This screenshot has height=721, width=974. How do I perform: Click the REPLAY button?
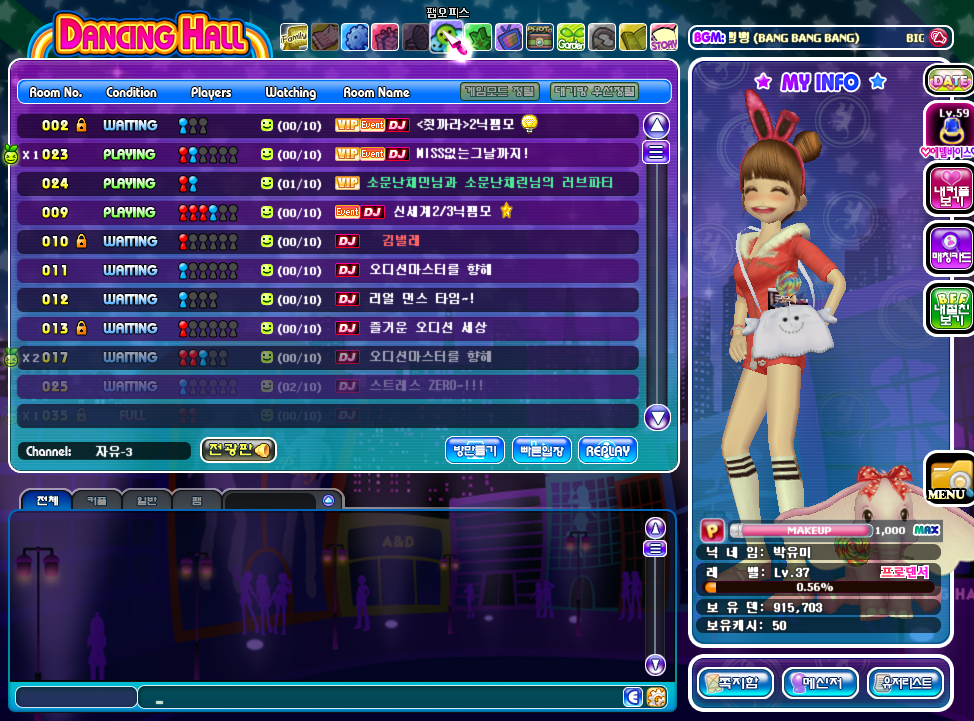pyautogui.click(x=607, y=451)
